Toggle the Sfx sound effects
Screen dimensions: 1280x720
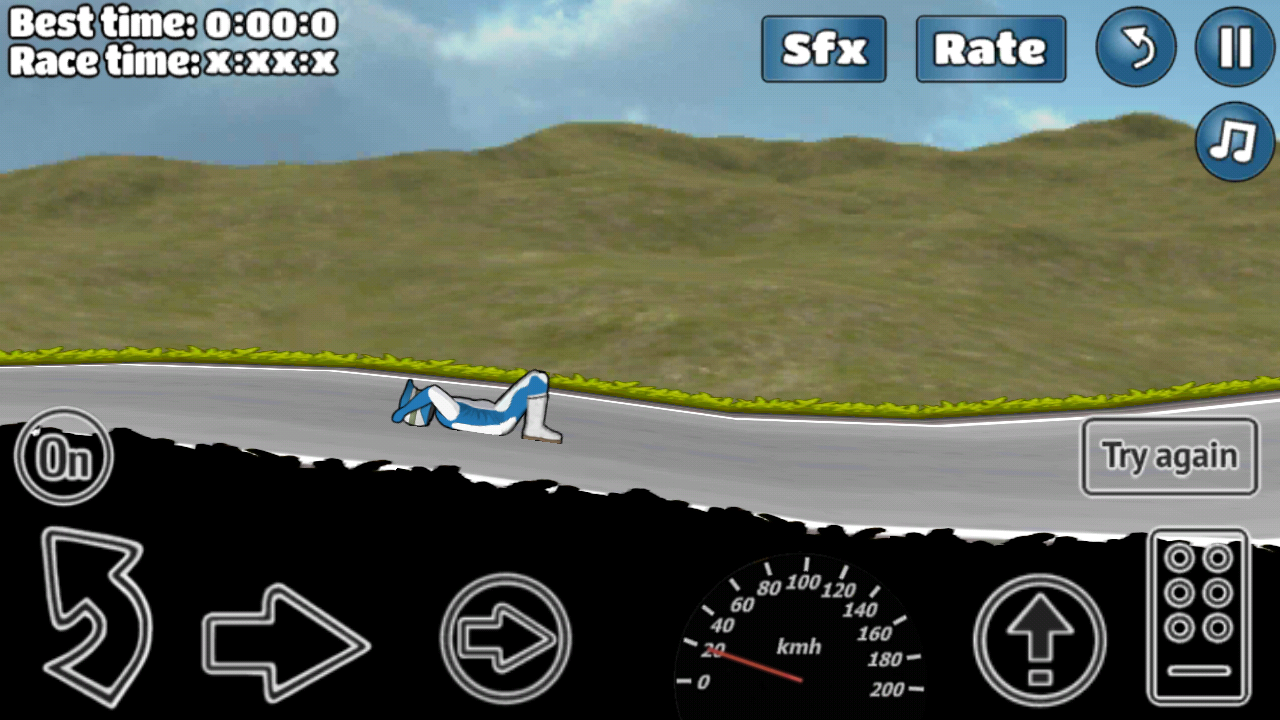pos(823,48)
